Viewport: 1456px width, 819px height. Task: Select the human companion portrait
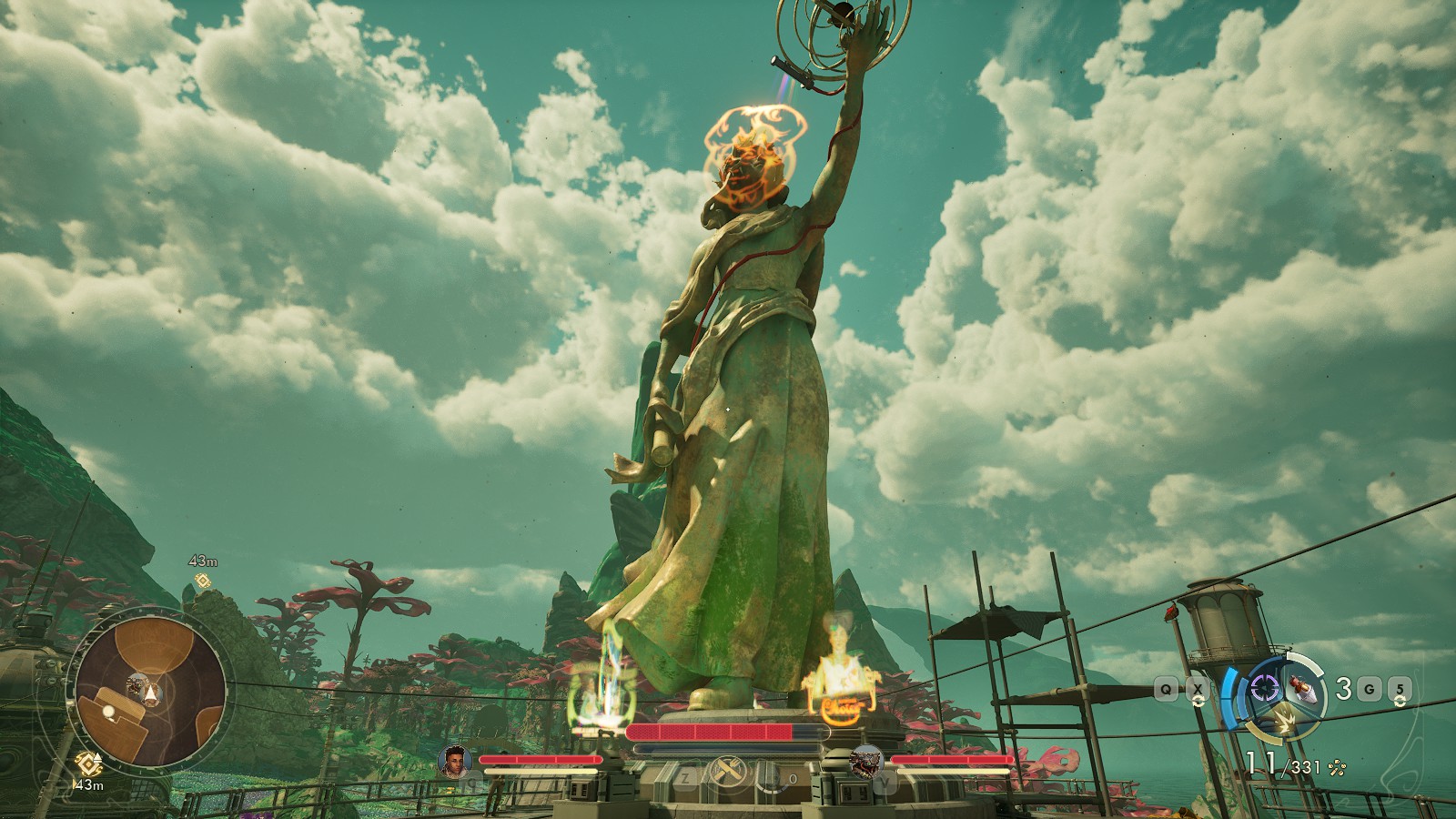tap(454, 761)
